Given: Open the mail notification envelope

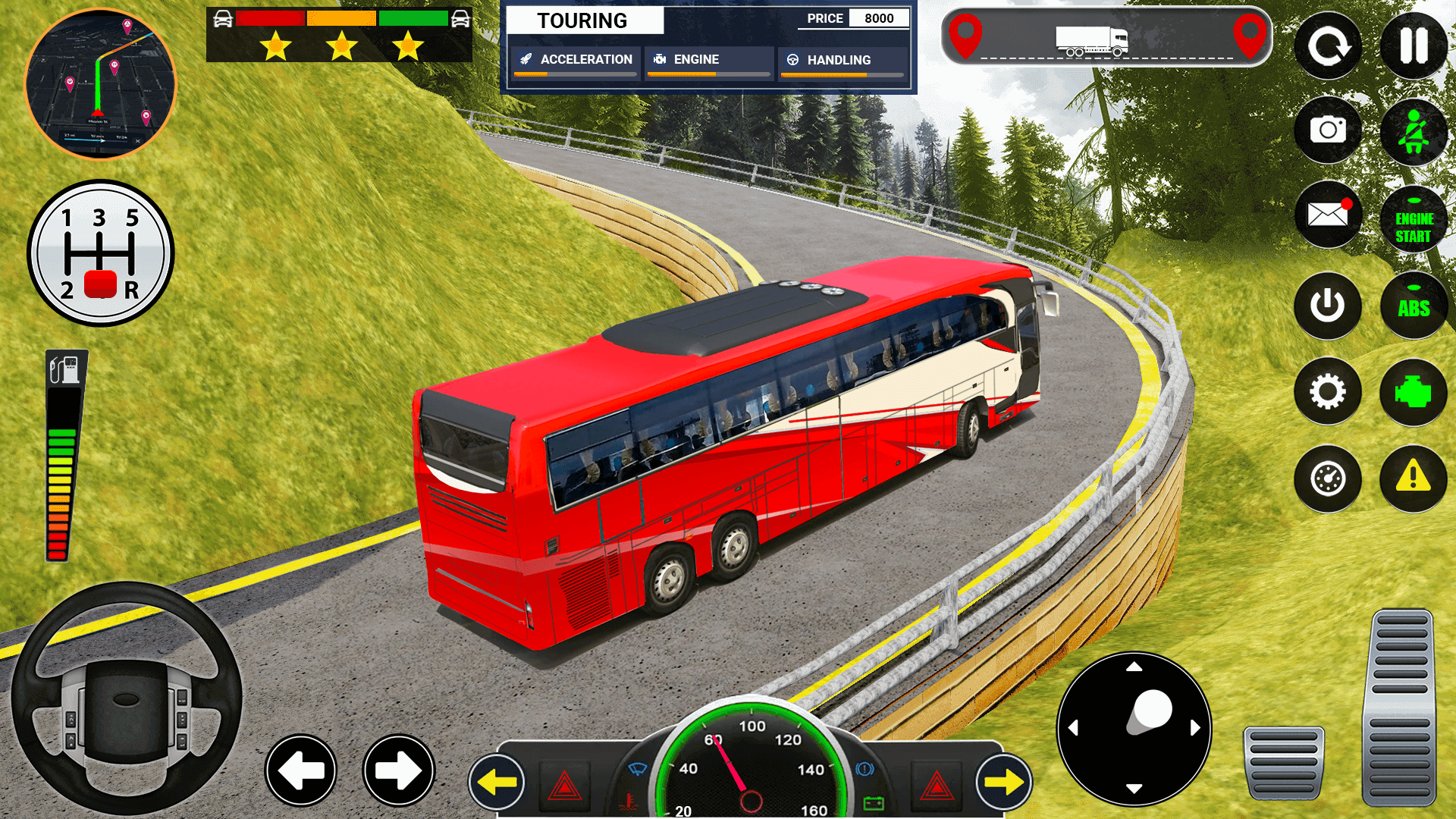Looking at the screenshot, I should [x=1328, y=218].
